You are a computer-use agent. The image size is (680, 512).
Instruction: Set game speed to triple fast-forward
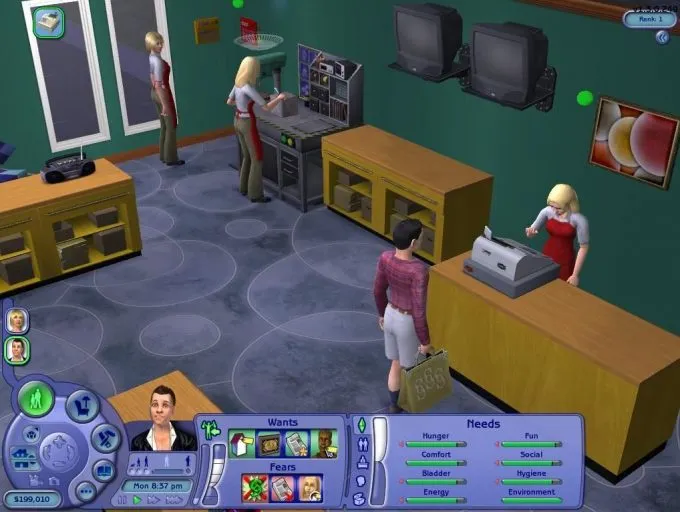[x=174, y=499]
